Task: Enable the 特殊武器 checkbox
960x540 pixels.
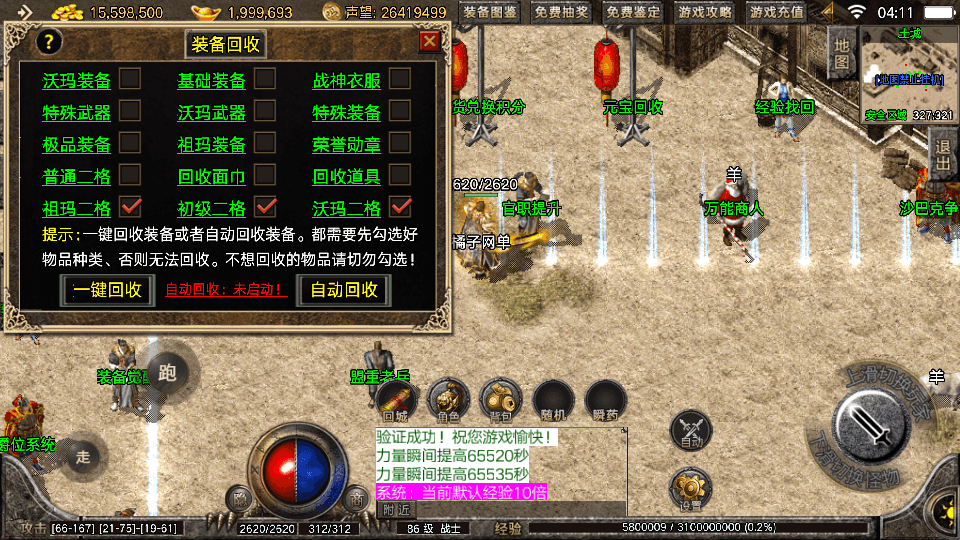Action: tap(130, 111)
